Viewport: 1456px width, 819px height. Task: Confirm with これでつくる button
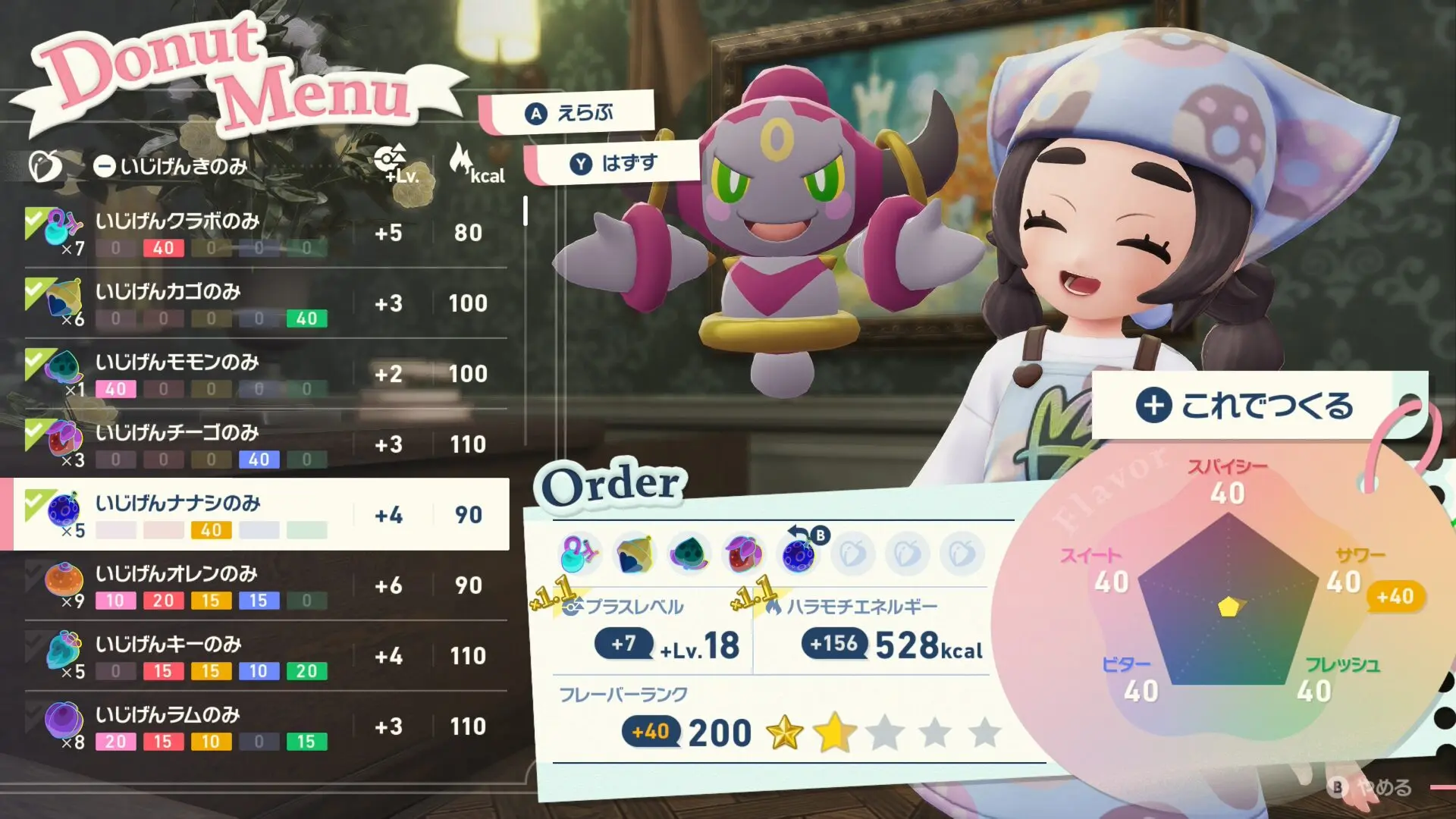click(x=1245, y=406)
